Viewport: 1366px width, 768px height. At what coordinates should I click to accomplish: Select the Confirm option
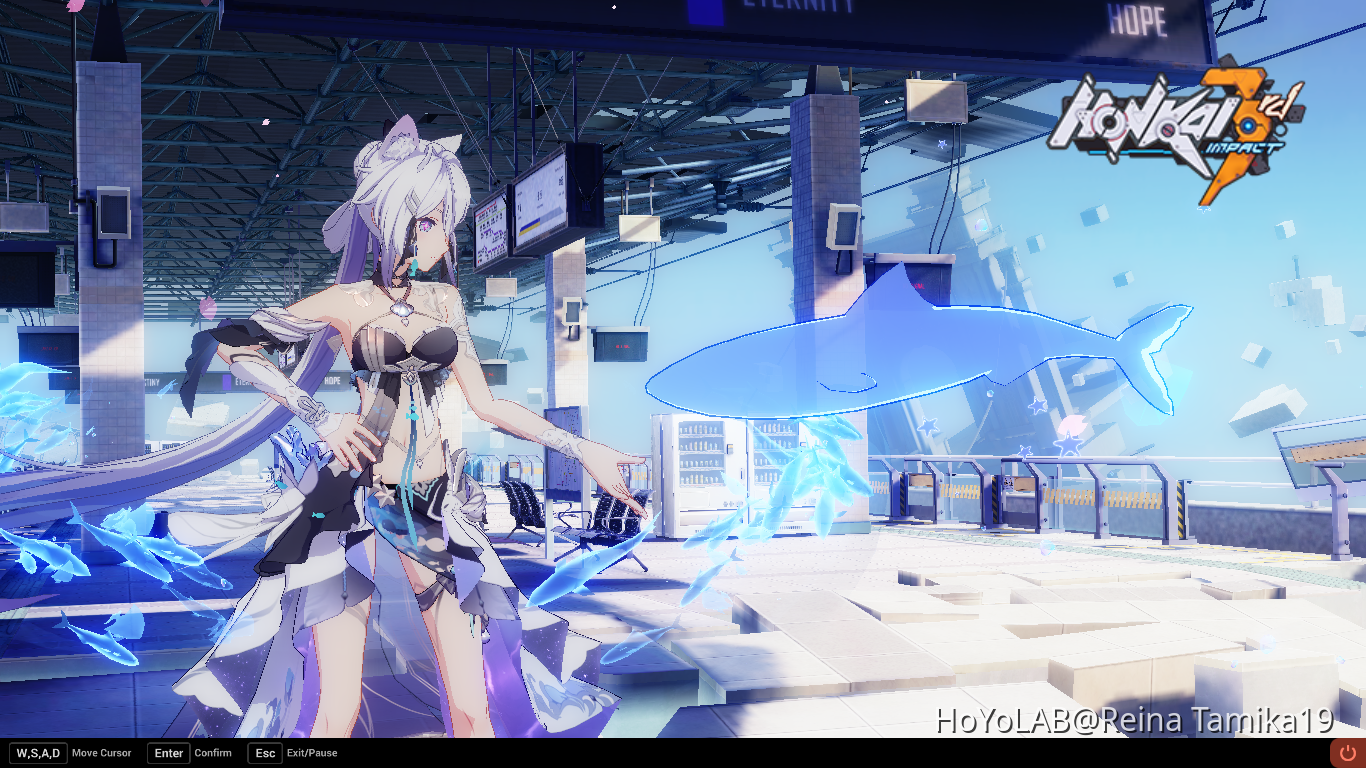coord(213,753)
